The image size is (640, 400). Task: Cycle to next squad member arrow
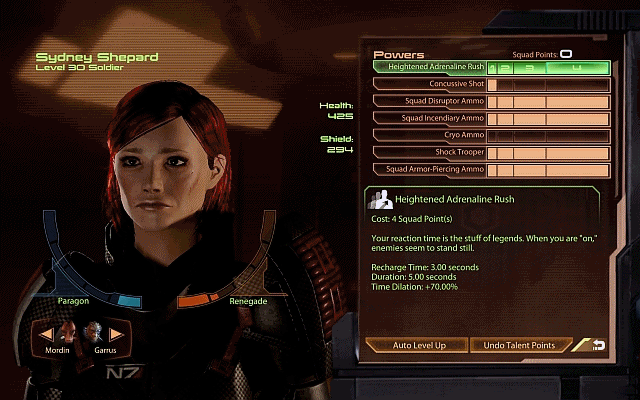[x=115, y=333]
